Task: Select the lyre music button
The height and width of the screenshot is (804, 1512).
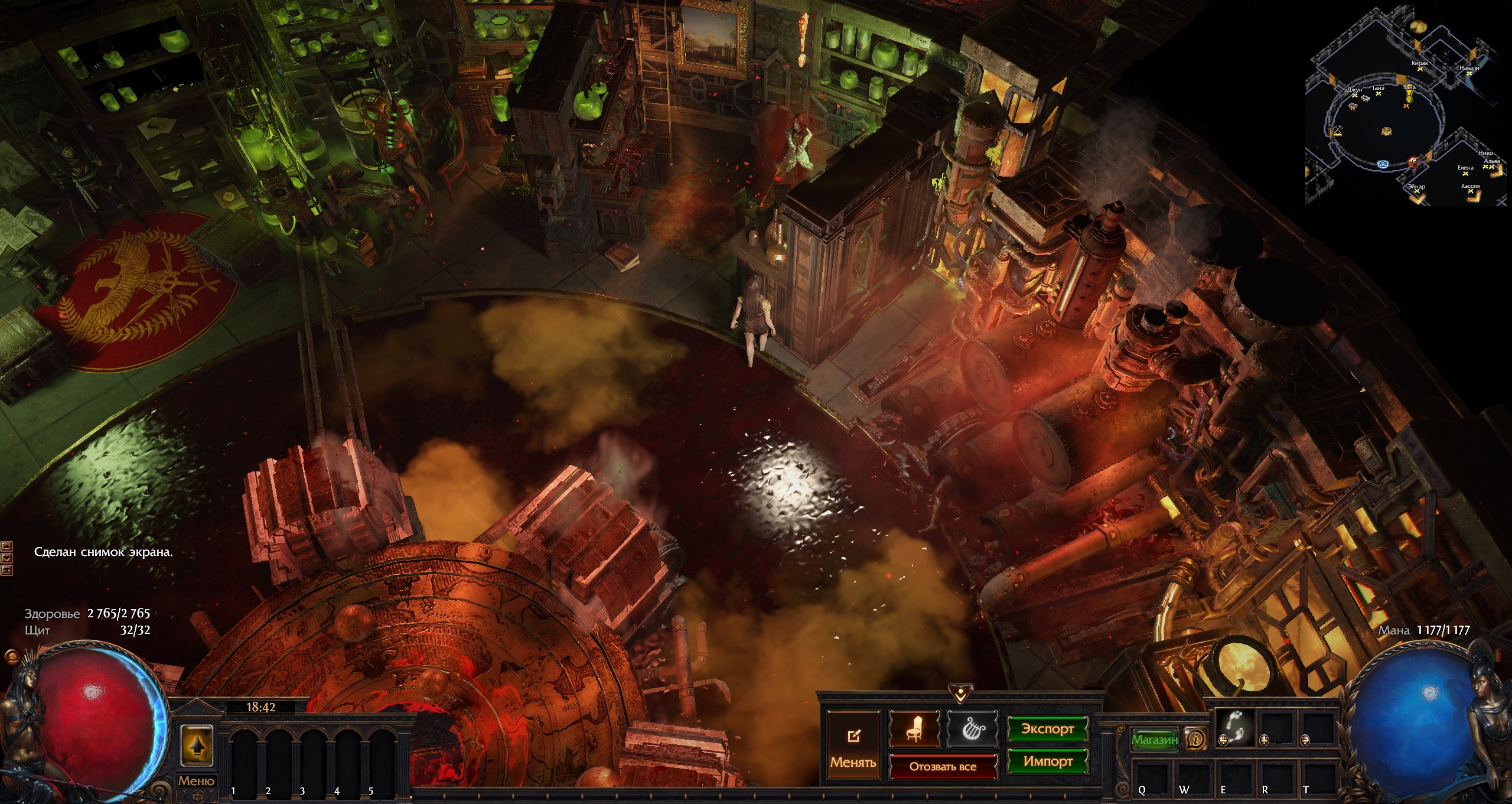Action: coord(972,729)
